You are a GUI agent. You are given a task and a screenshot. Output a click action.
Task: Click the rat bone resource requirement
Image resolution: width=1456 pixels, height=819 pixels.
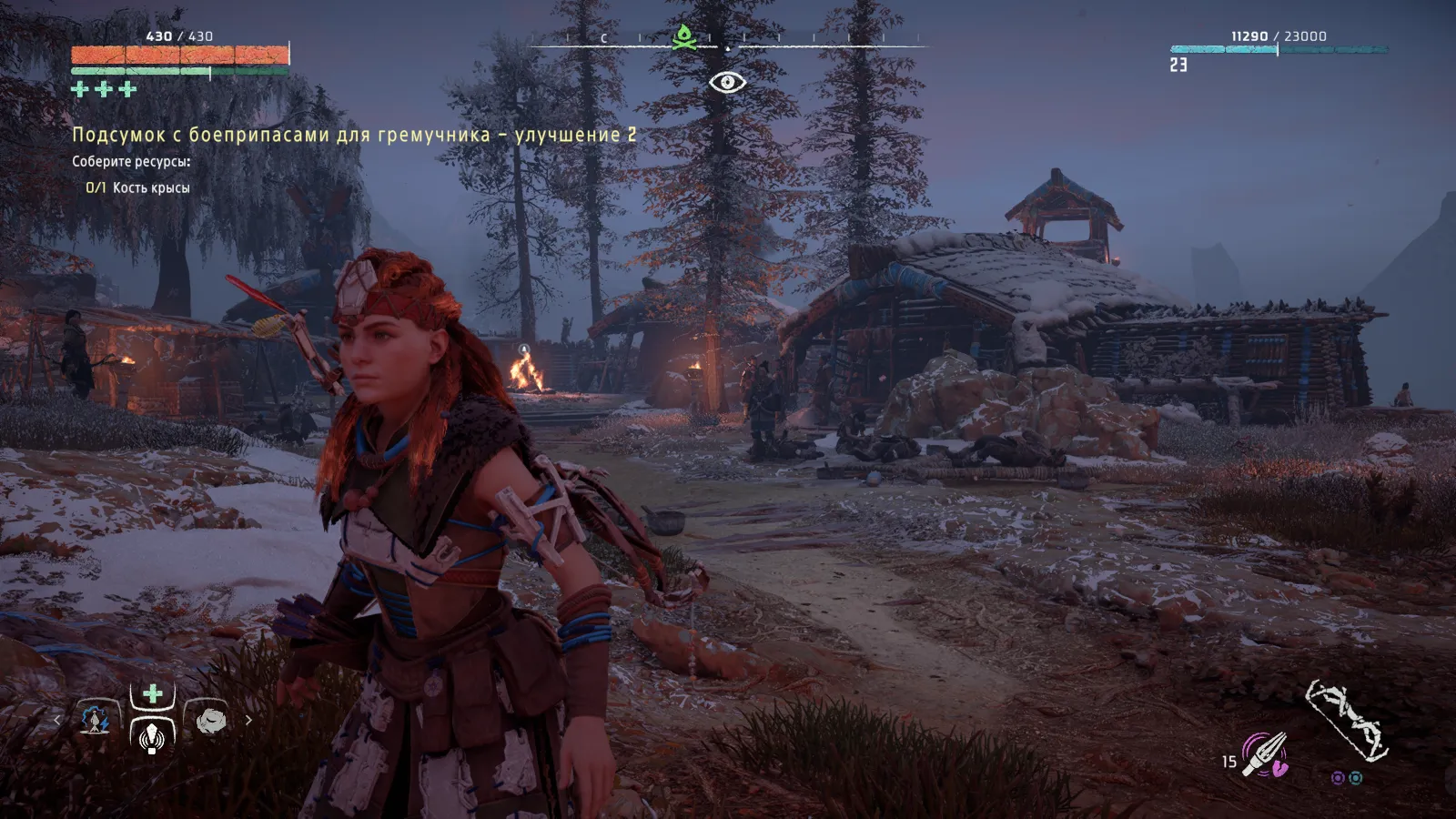pyautogui.click(x=138, y=187)
